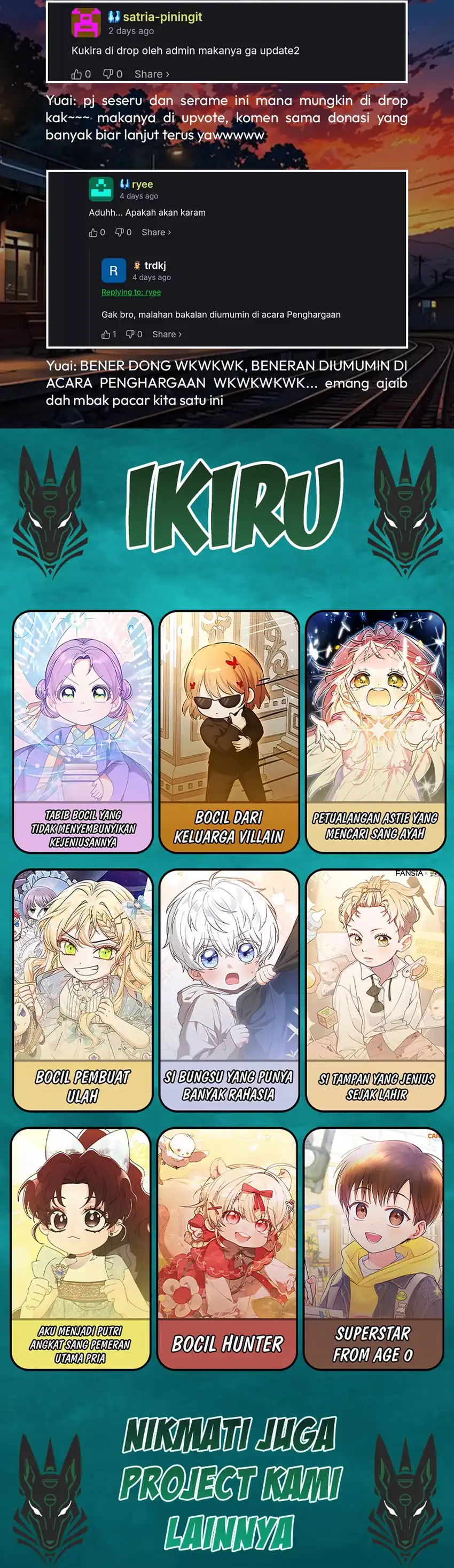Screen dimensions: 454x1568
Task: Click Share under ryee's comment
Action: [x=156, y=233]
